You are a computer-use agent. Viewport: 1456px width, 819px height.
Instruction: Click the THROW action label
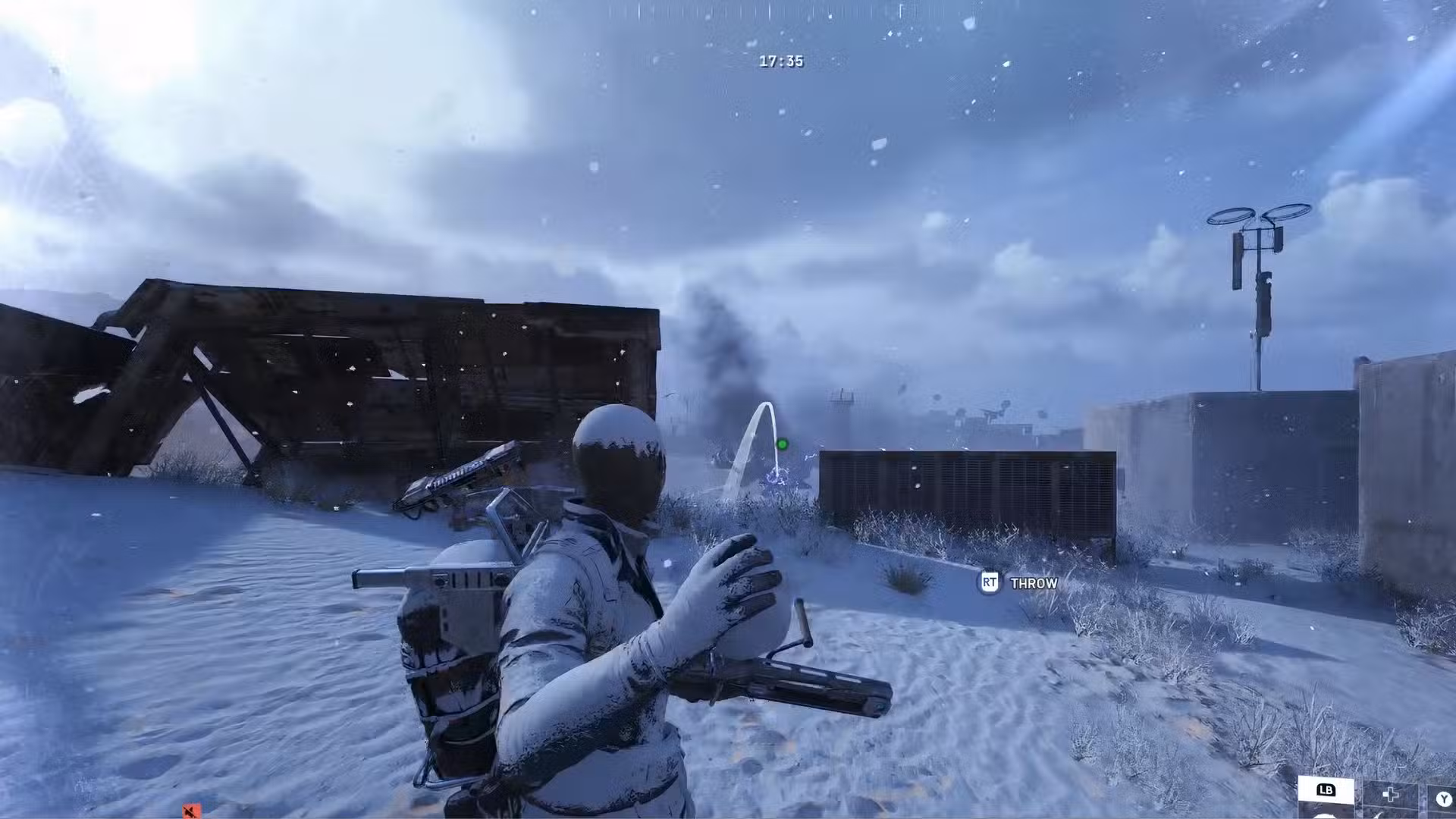pyautogui.click(x=1033, y=583)
